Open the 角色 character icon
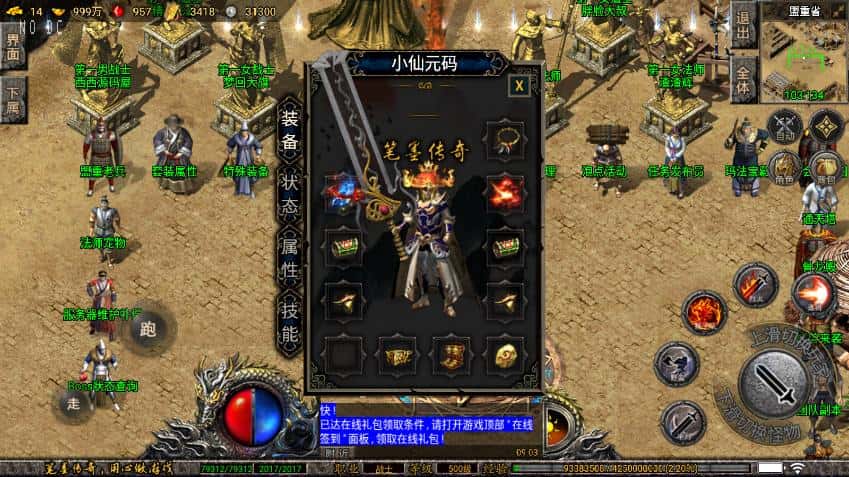The image size is (849, 477). (x=785, y=167)
